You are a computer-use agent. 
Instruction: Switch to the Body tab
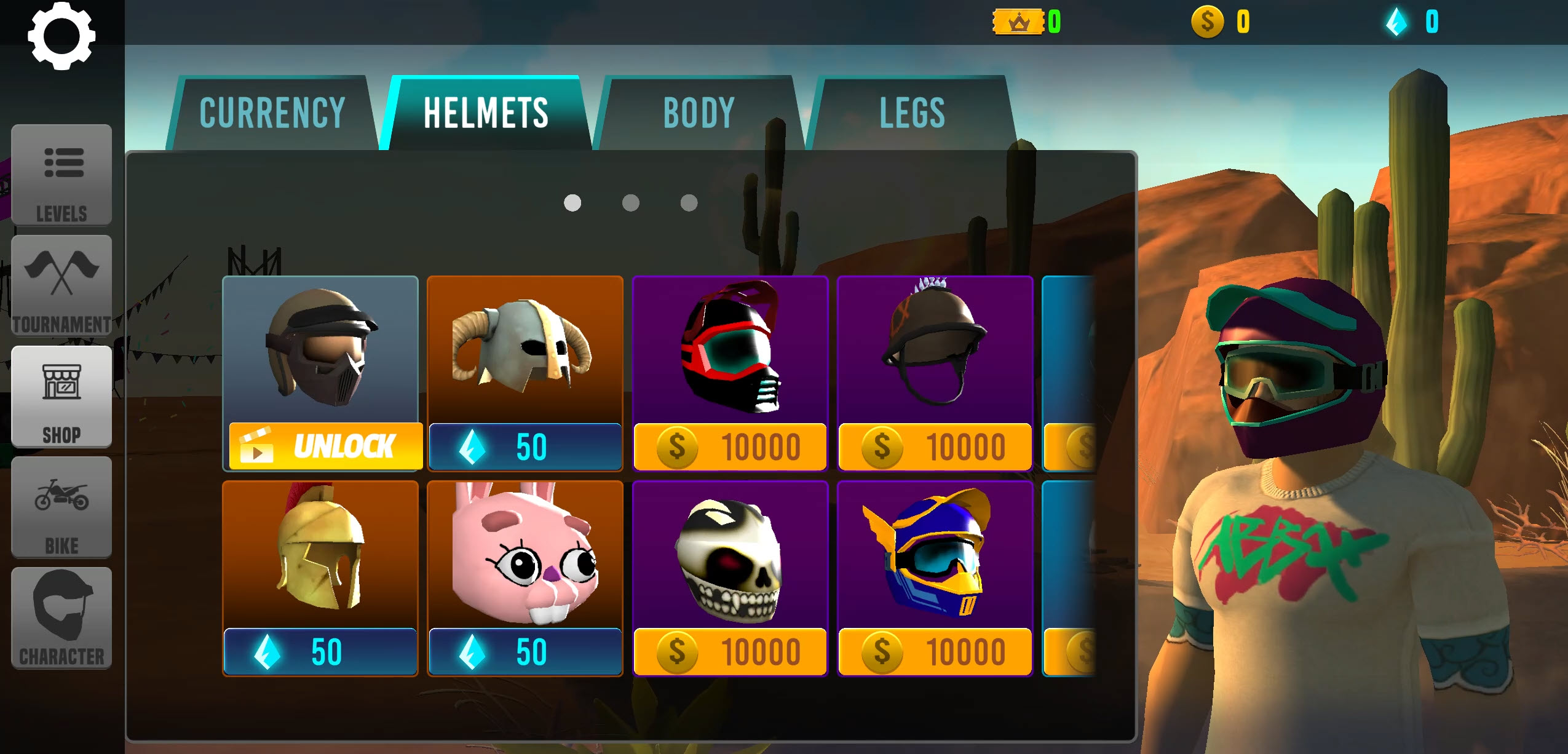[x=699, y=113]
